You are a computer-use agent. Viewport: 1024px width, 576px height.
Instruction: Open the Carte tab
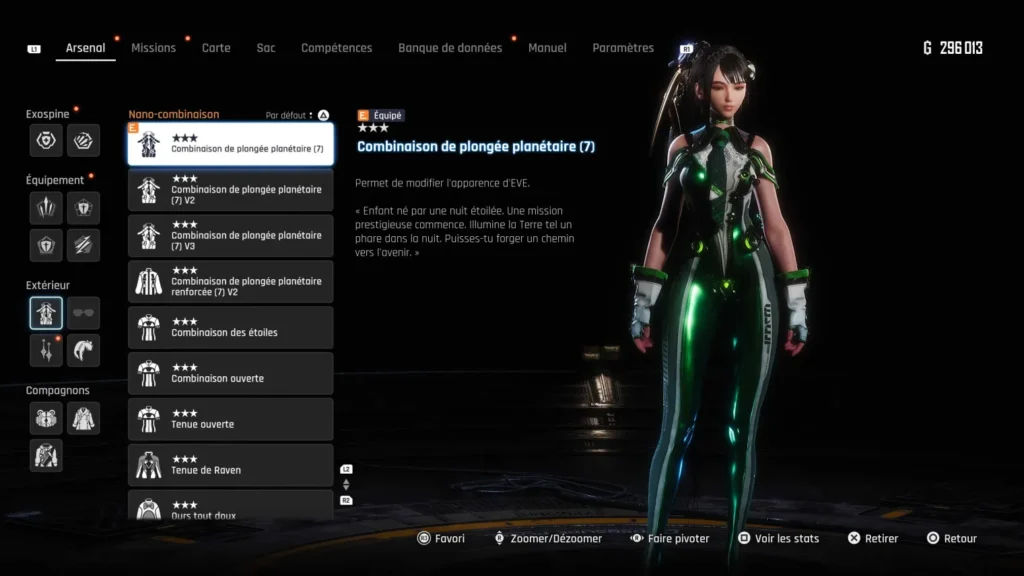[x=216, y=48]
